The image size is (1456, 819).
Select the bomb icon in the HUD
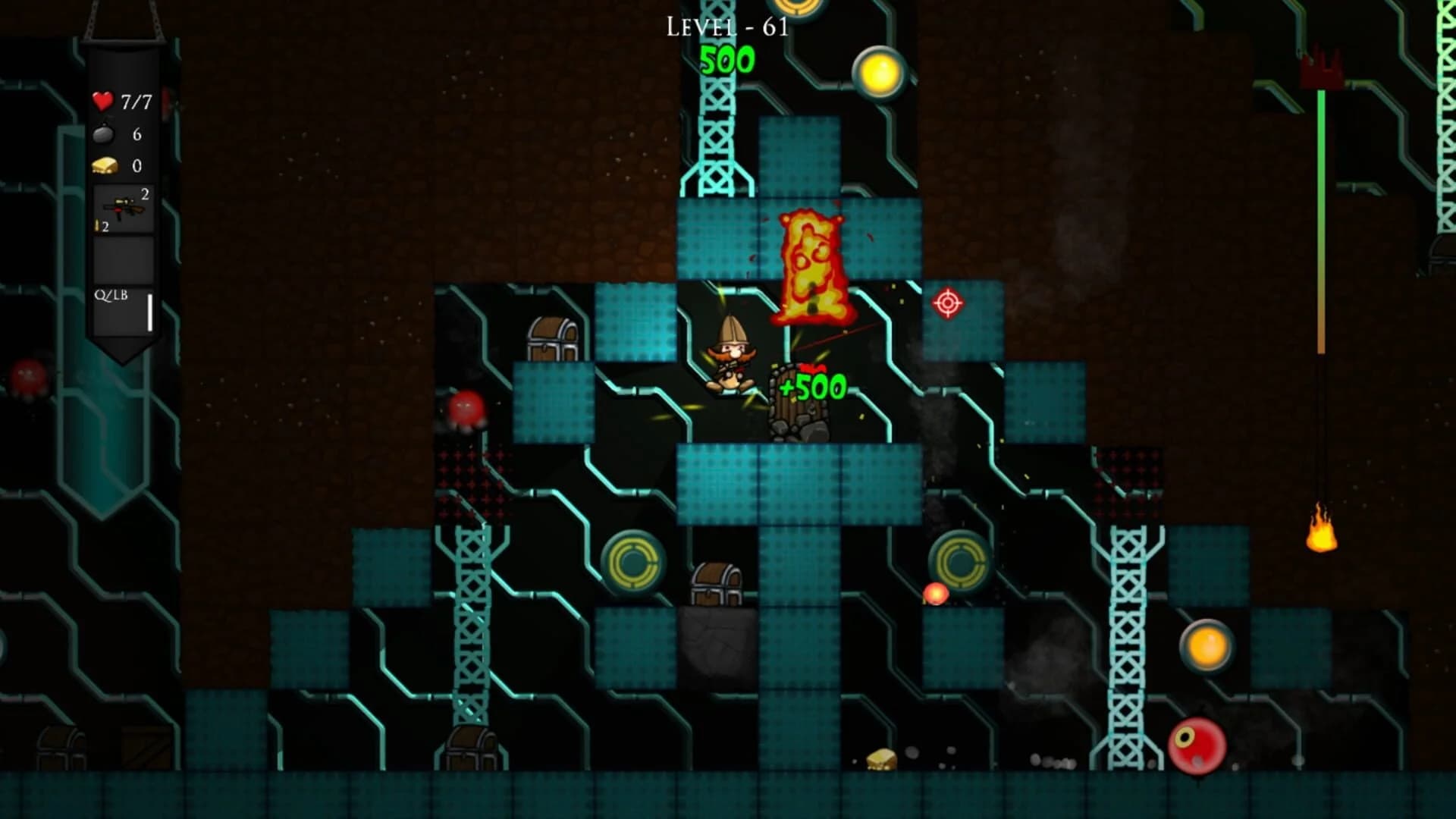(x=103, y=134)
